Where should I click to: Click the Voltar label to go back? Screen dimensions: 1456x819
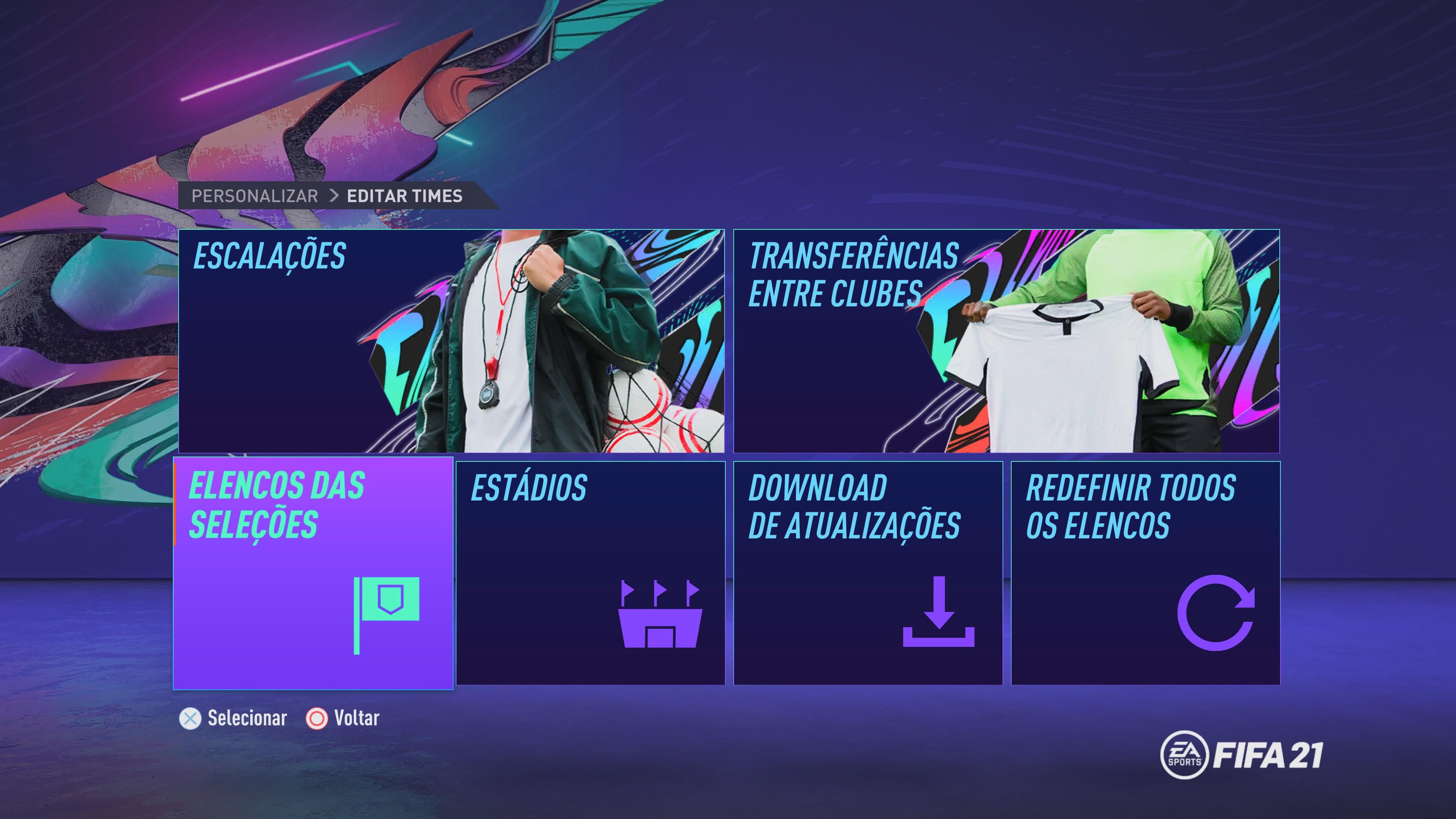pyautogui.click(x=358, y=719)
